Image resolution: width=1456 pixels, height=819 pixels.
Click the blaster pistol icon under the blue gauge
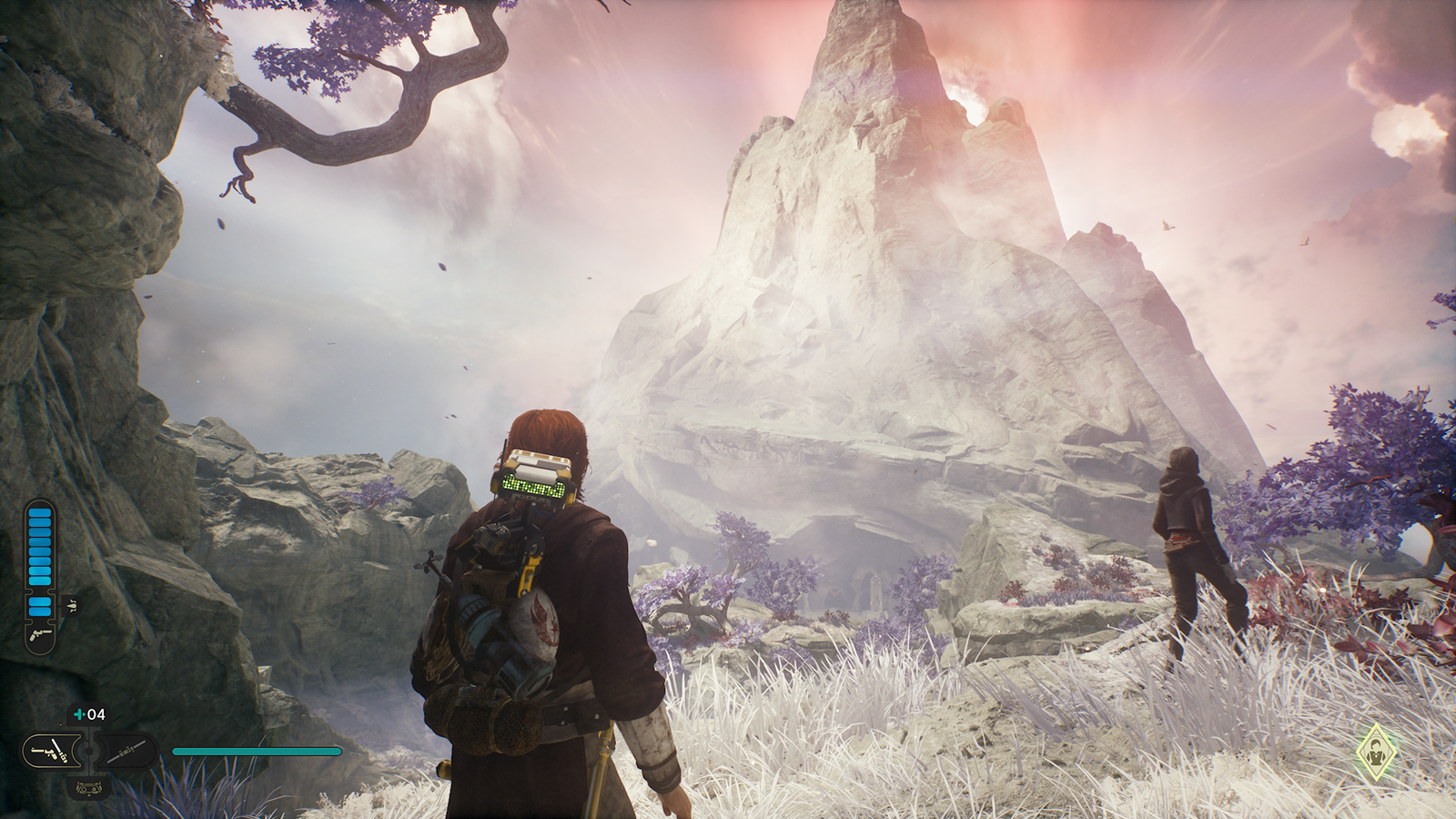pos(39,634)
